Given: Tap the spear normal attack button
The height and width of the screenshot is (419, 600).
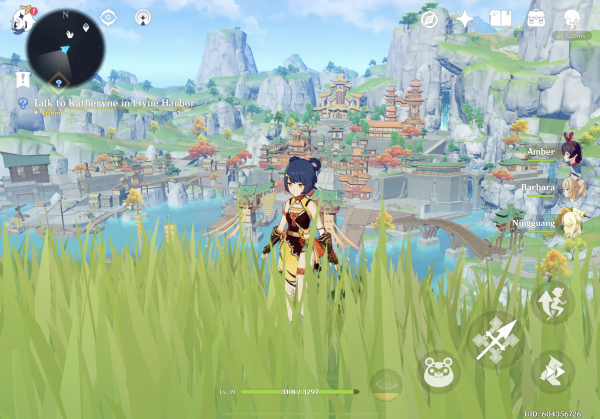Looking at the screenshot, I should pyautogui.click(x=496, y=339).
